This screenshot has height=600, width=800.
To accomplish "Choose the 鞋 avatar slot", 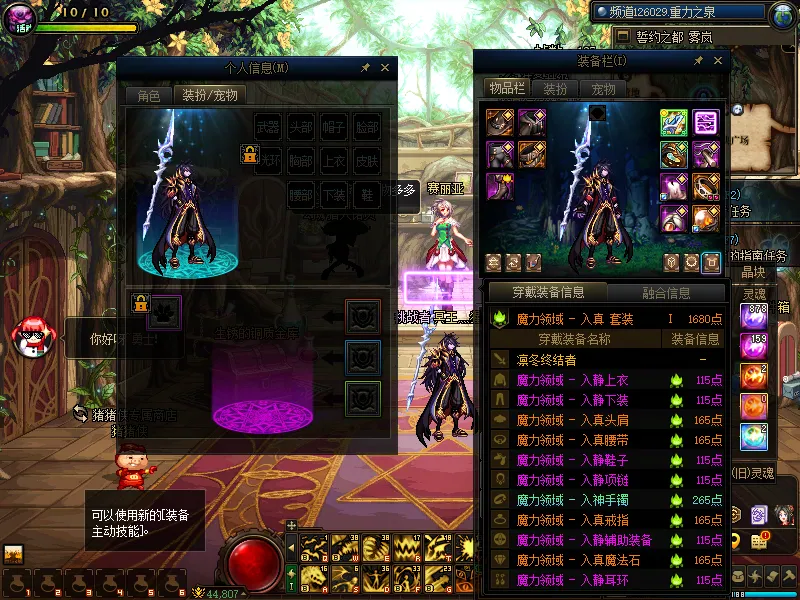I will point(366,194).
